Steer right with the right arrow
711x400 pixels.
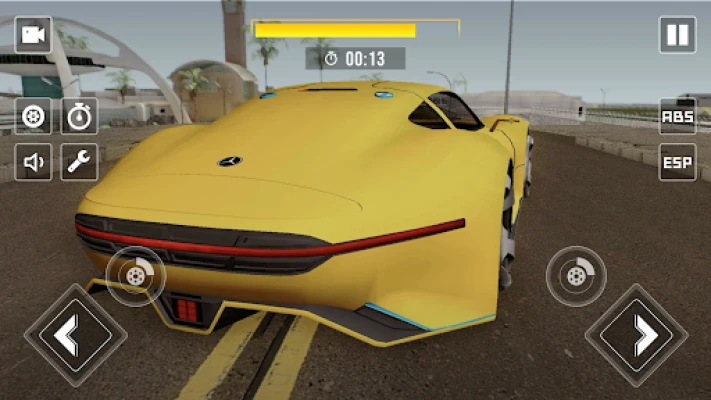[636, 335]
